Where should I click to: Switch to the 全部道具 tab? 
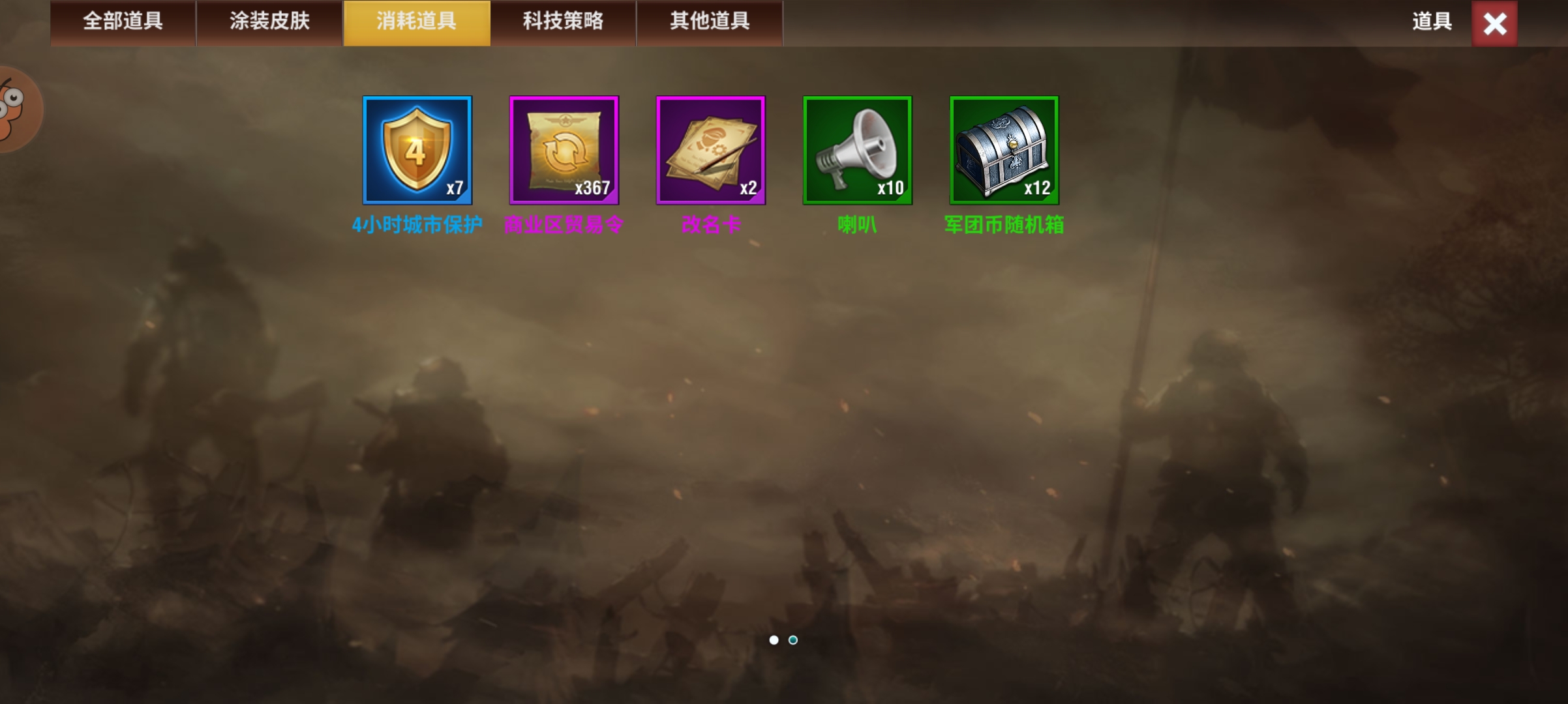coord(123,22)
